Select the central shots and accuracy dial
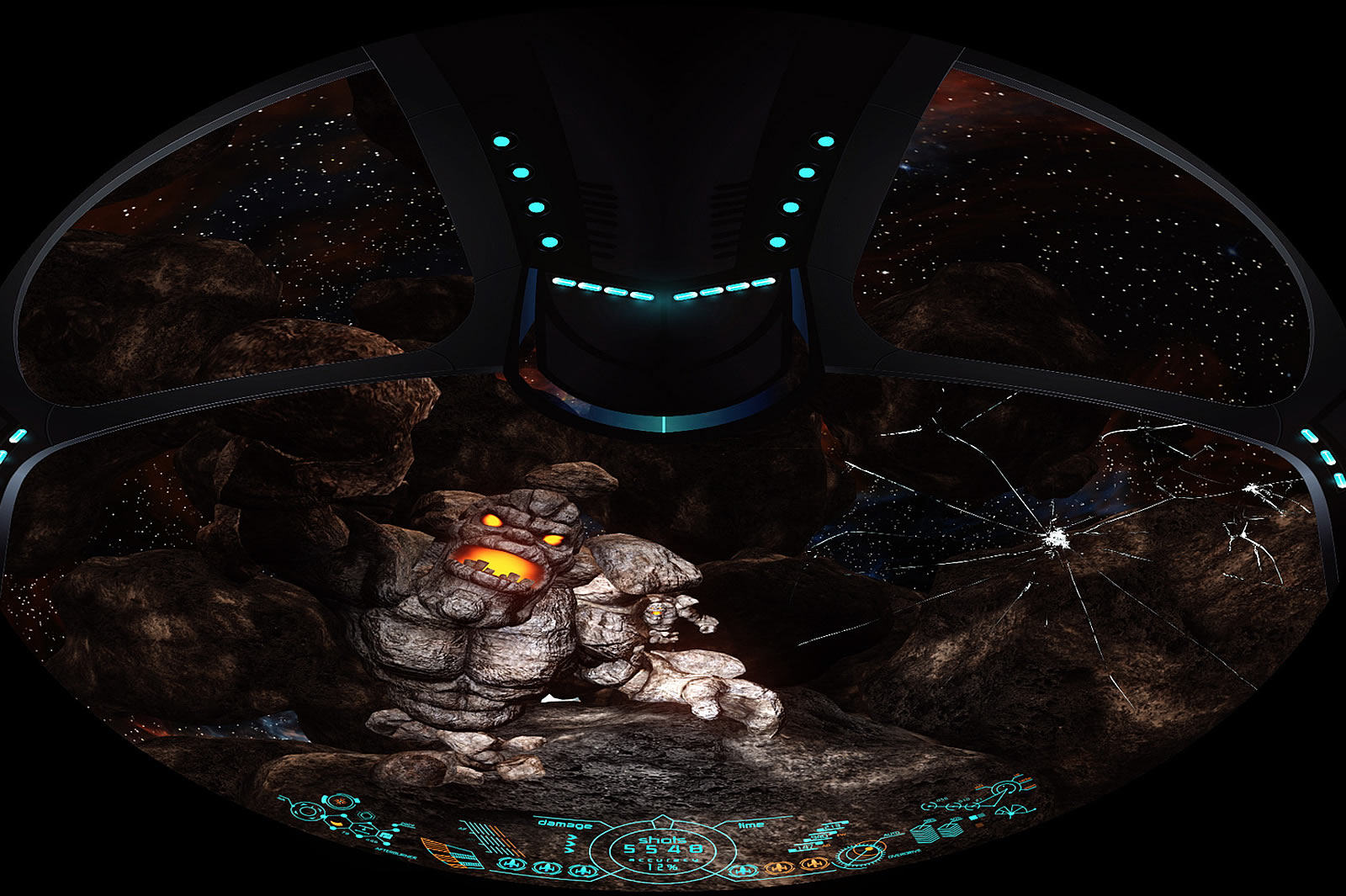 click(661, 851)
